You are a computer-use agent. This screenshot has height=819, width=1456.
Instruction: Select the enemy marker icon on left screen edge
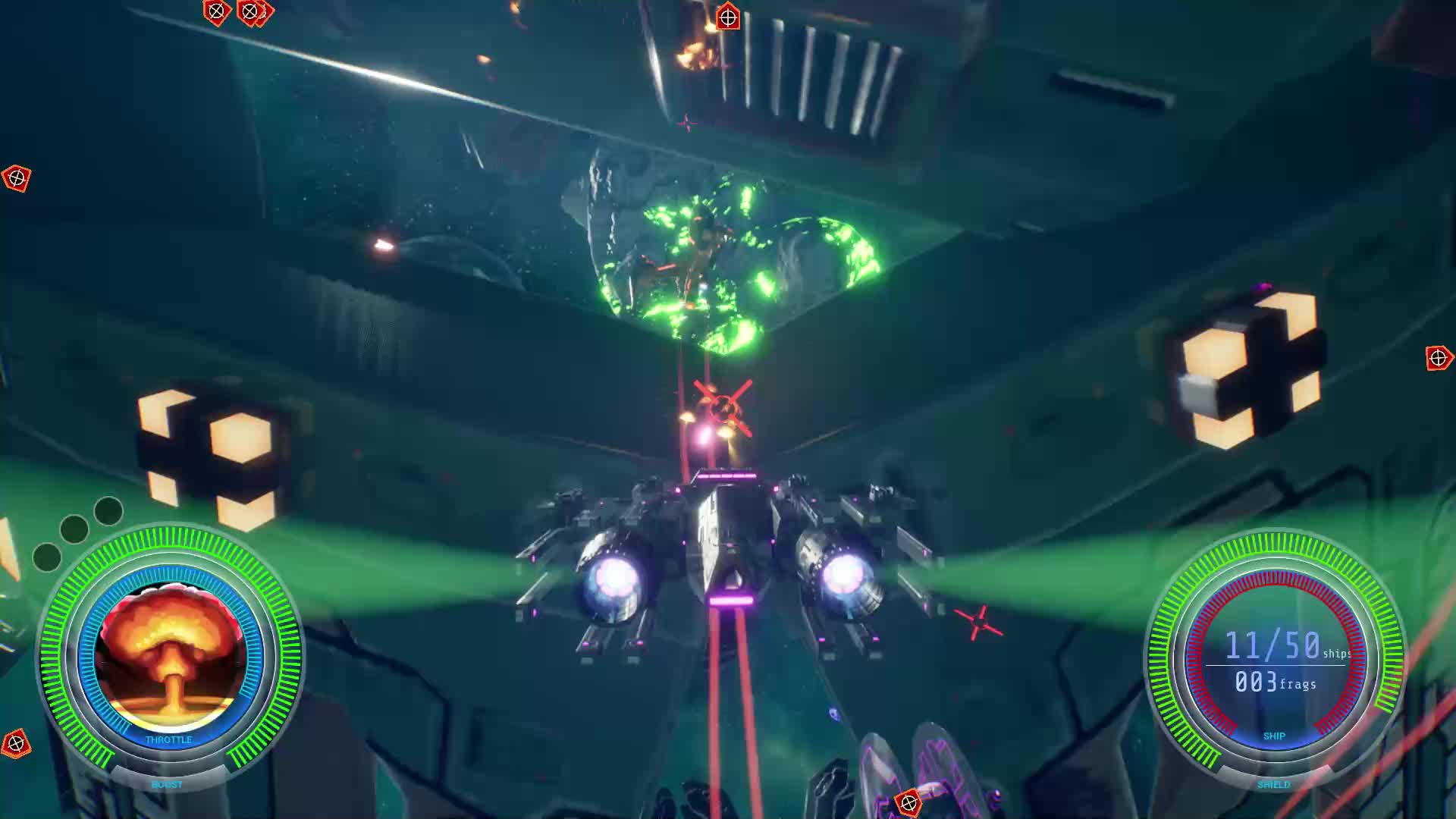(x=17, y=180)
